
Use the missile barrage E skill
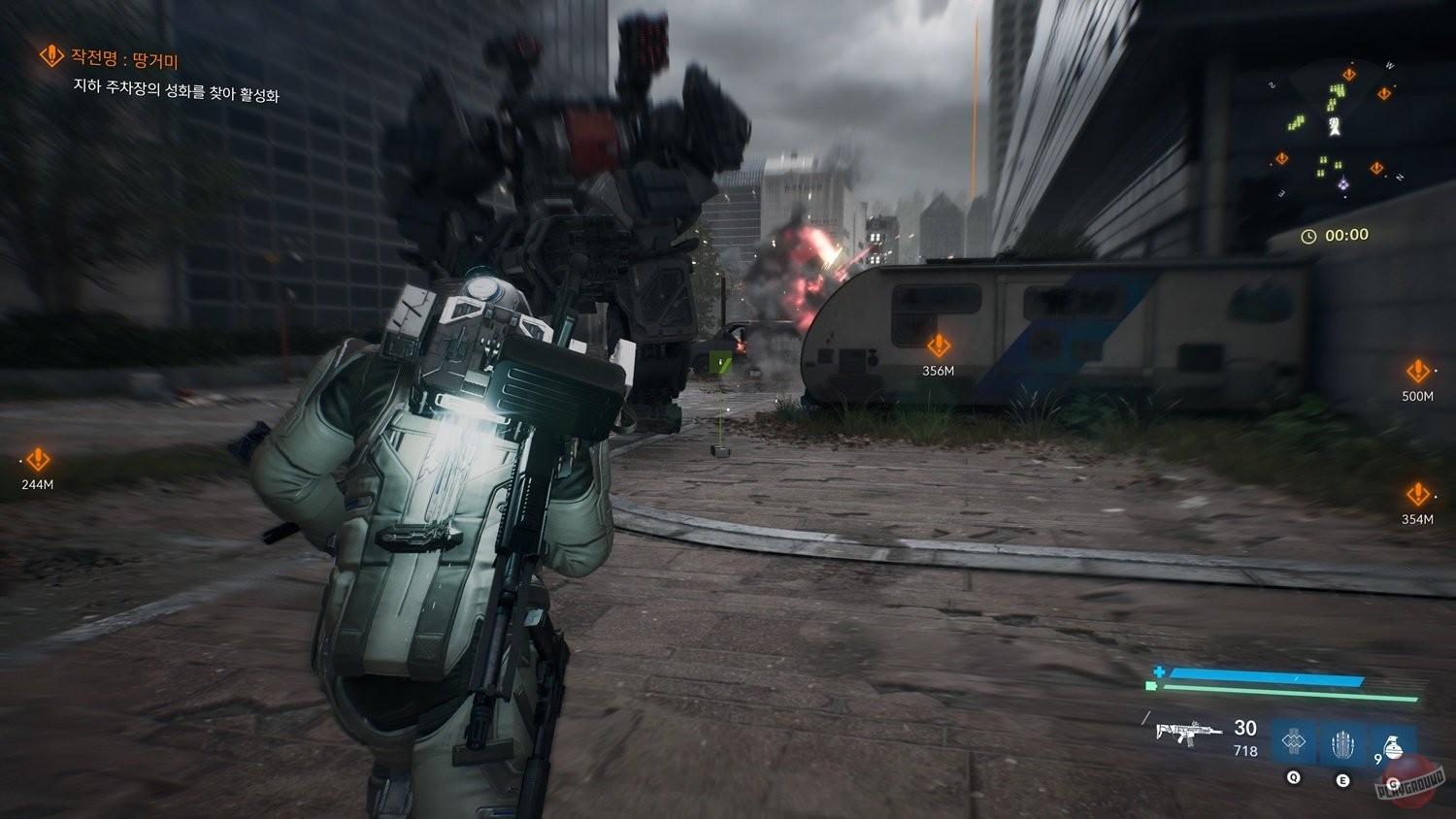[1342, 744]
